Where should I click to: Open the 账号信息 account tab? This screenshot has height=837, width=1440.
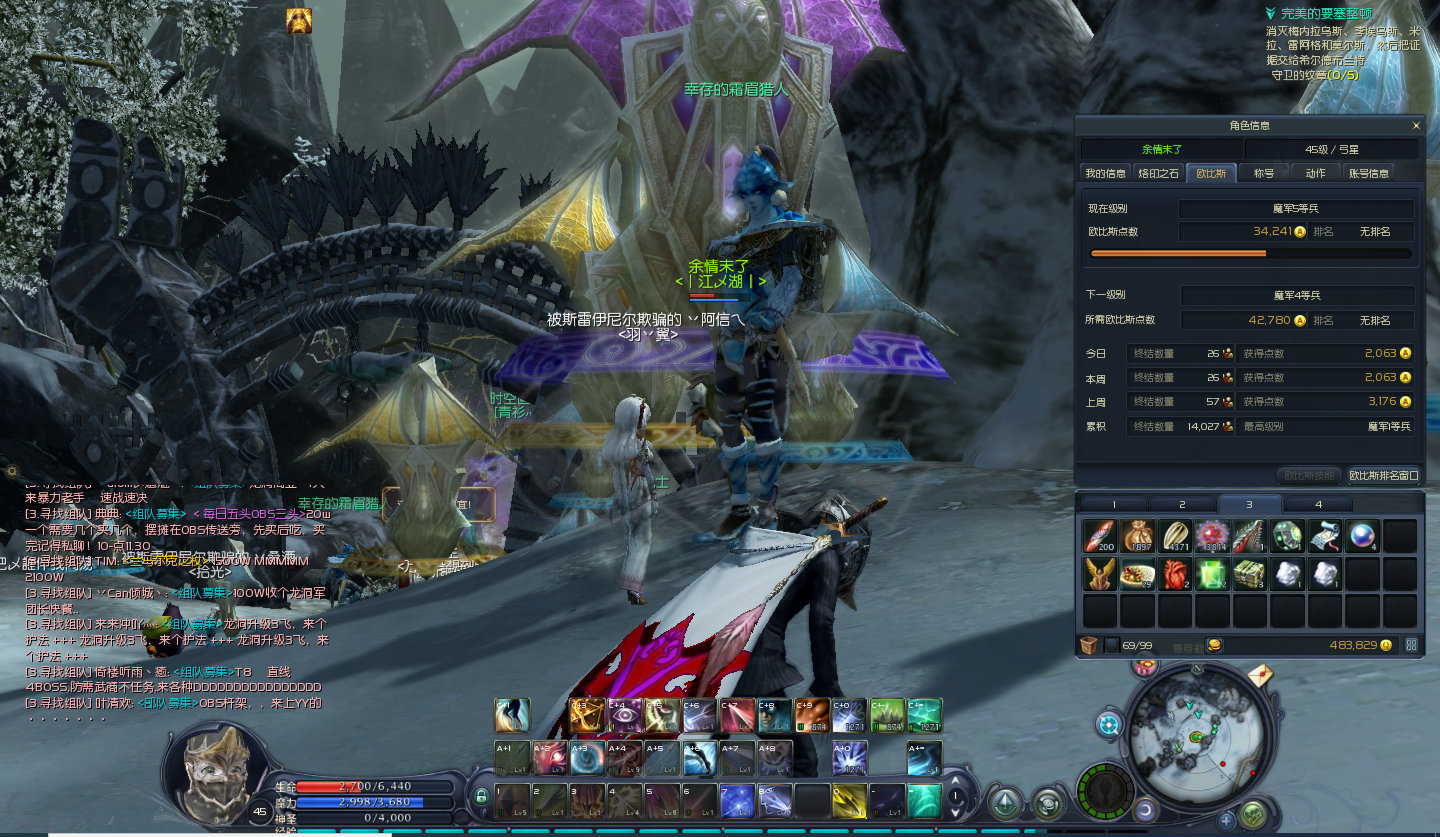(x=1369, y=173)
